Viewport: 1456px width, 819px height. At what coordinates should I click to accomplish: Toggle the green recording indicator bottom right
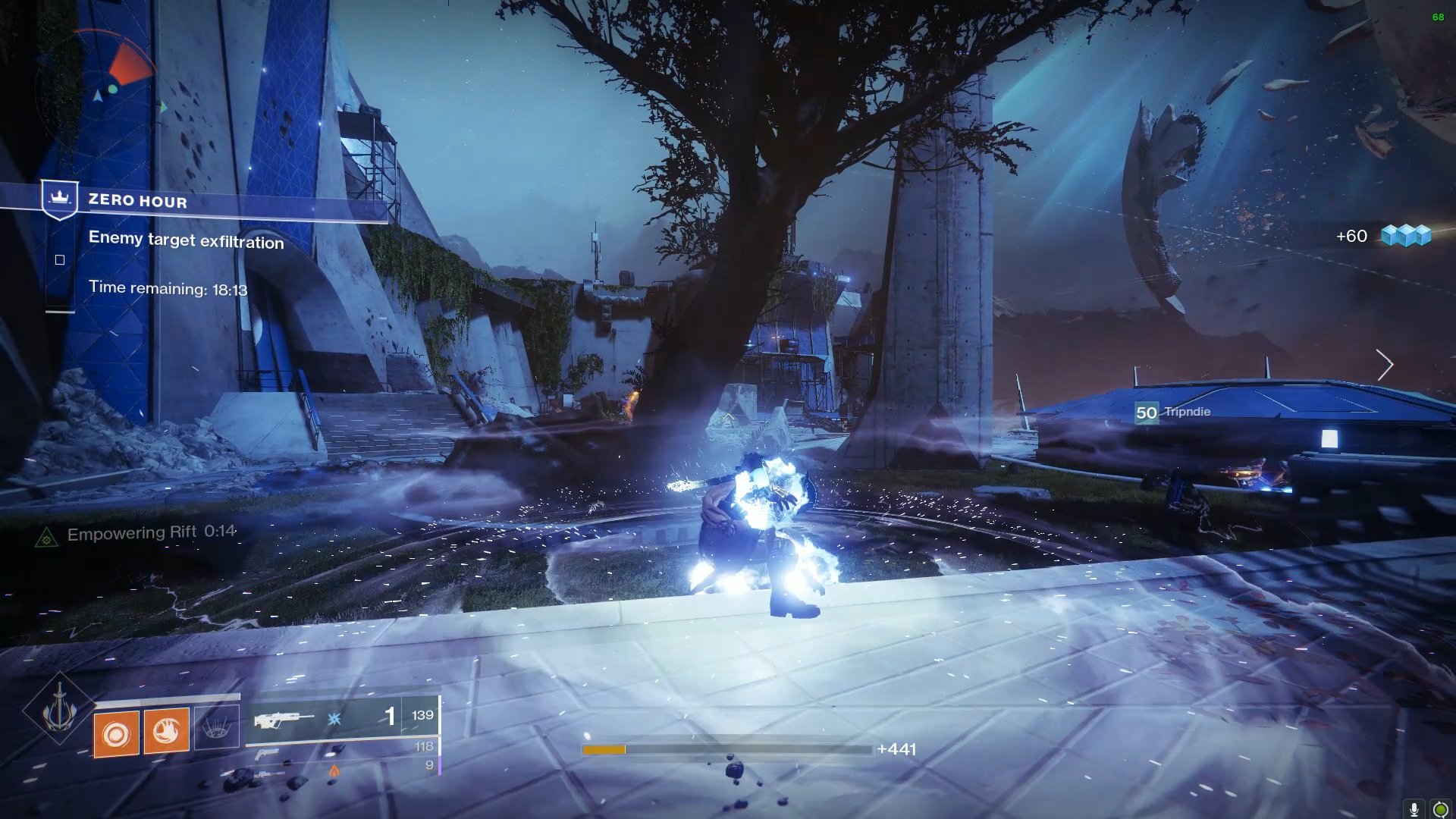click(x=1441, y=808)
